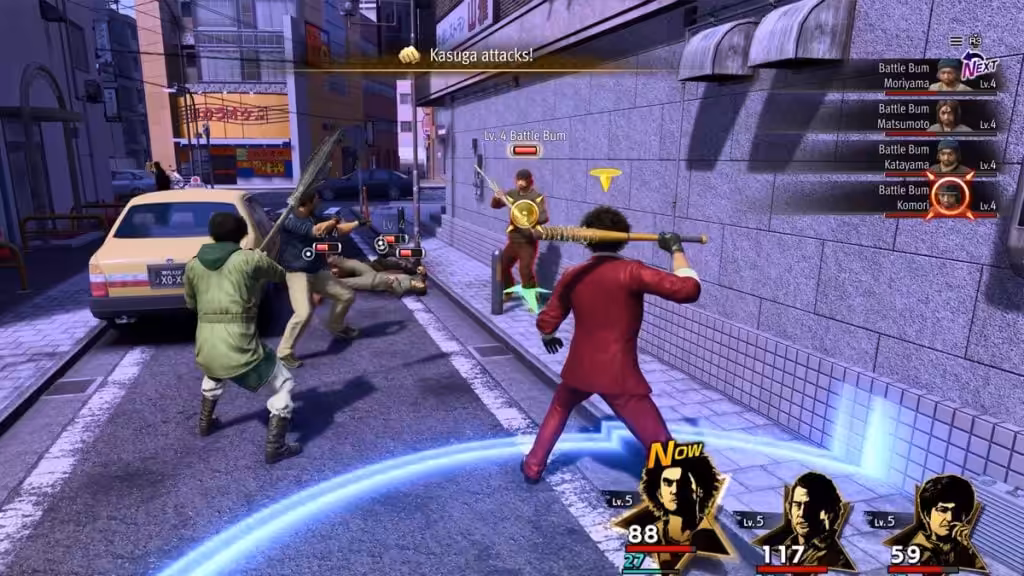Choose Battle Bum Matsumoto turn order entry
1024x576 pixels.
pos(935,115)
